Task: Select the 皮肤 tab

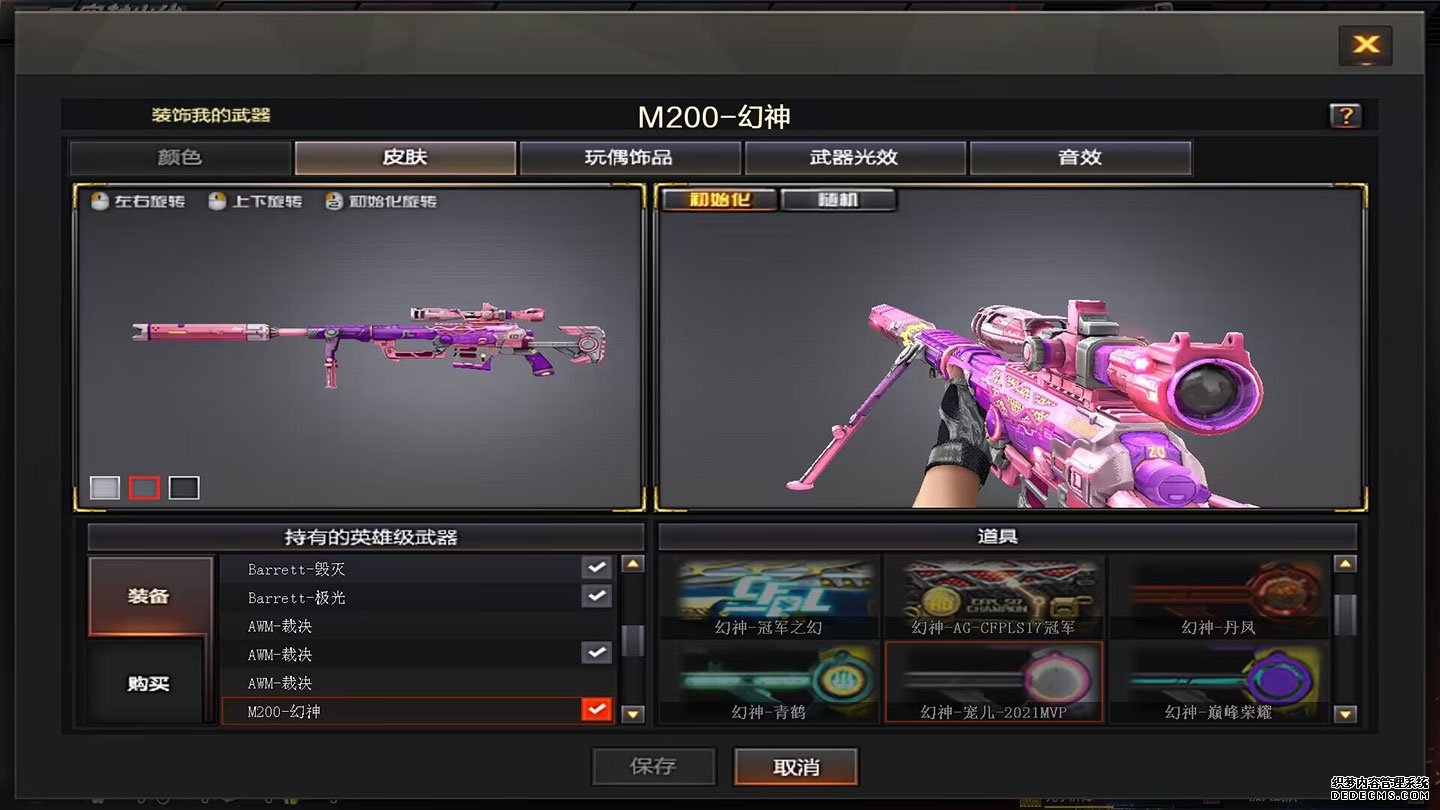Action: point(405,158)
